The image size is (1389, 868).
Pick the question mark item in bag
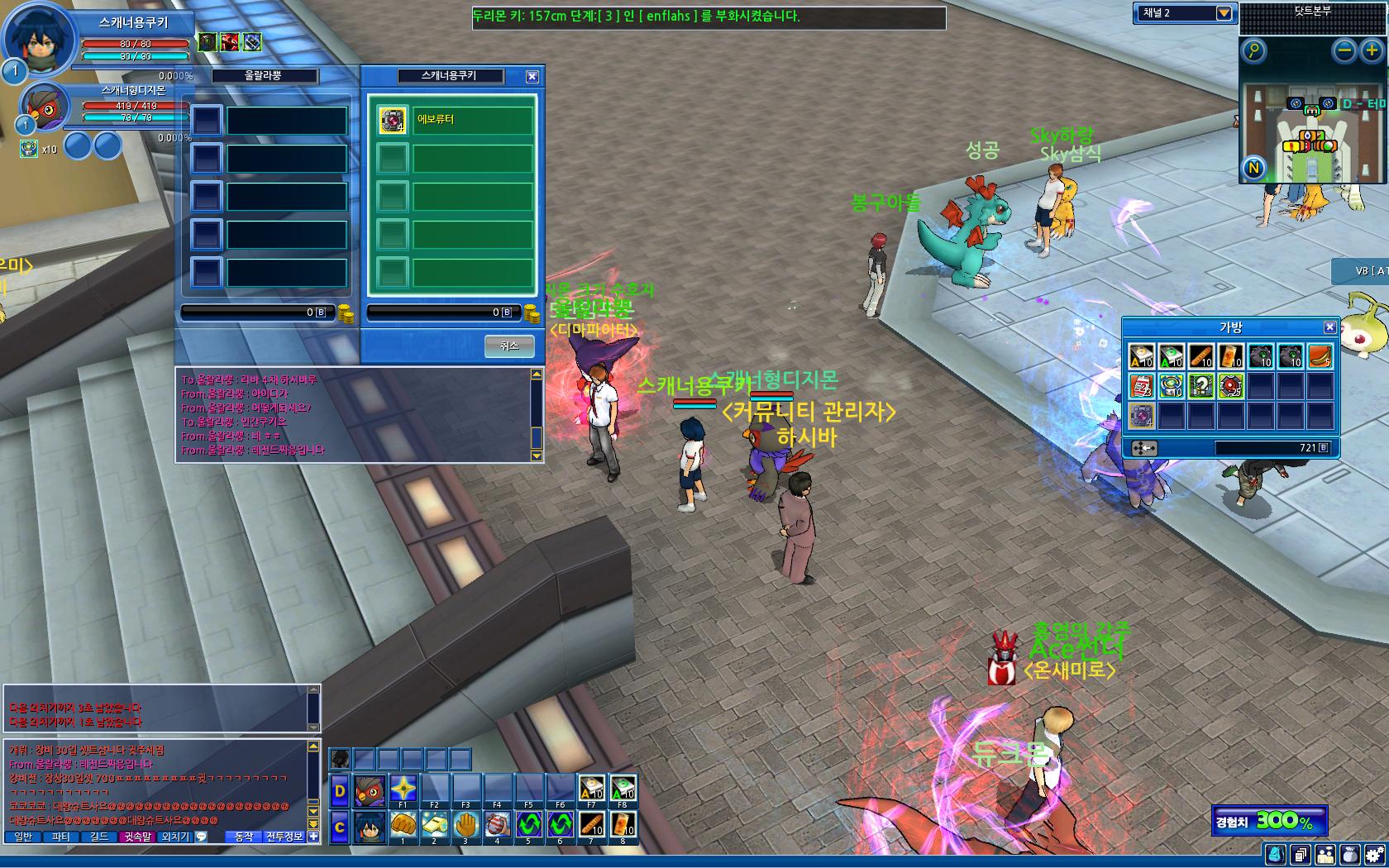click(1201, 386)
